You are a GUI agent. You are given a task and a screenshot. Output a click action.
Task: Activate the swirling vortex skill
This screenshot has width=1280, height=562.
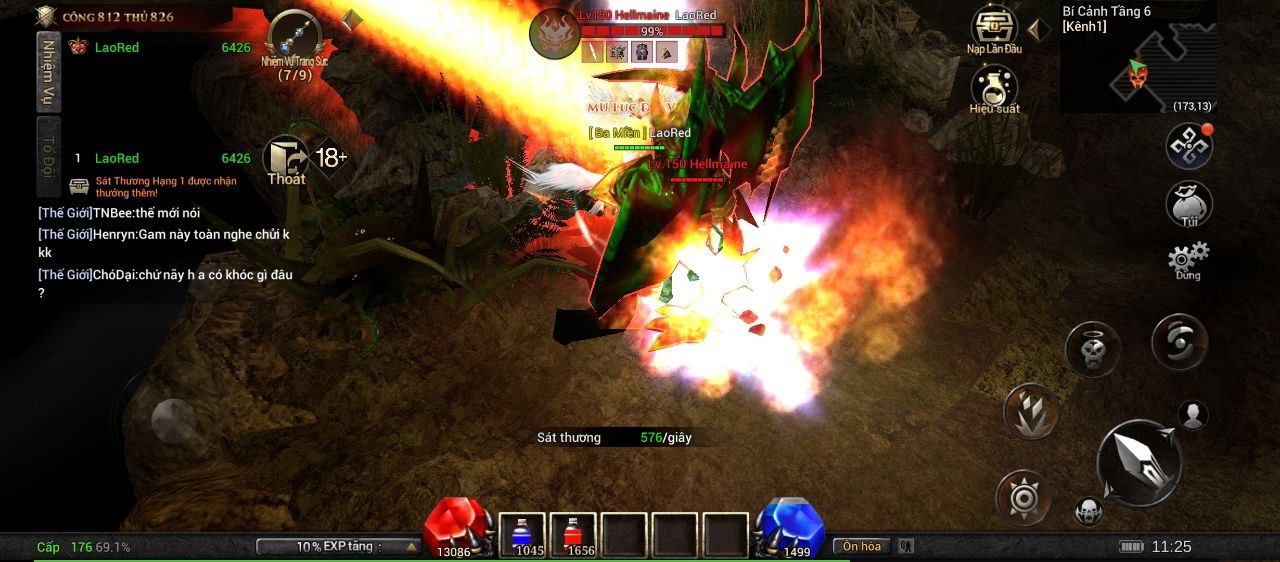(1180, 342)
